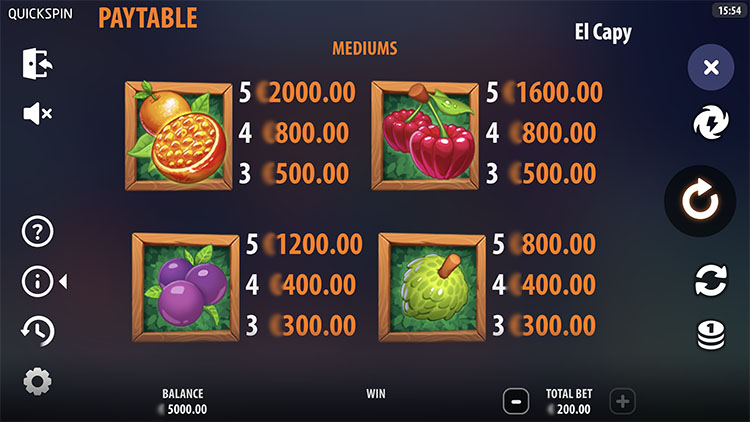Spin the reels with the large arrow button

point(701,202)
